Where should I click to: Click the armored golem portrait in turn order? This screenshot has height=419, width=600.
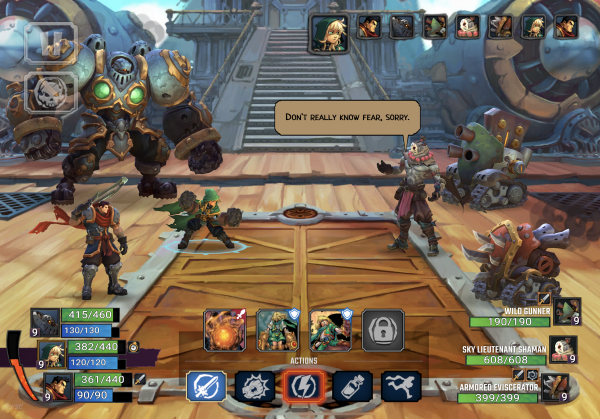point(401,26)
